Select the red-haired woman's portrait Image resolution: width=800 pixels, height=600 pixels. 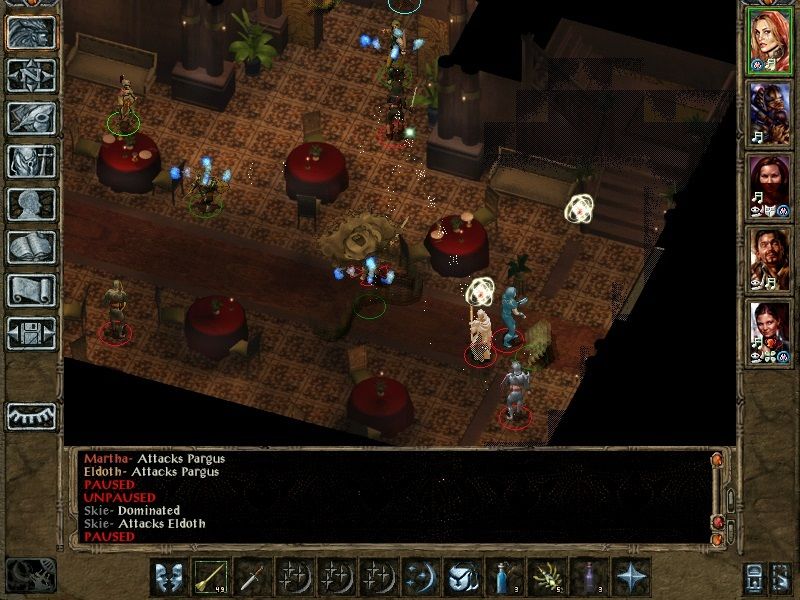click(x=770, y=44)
